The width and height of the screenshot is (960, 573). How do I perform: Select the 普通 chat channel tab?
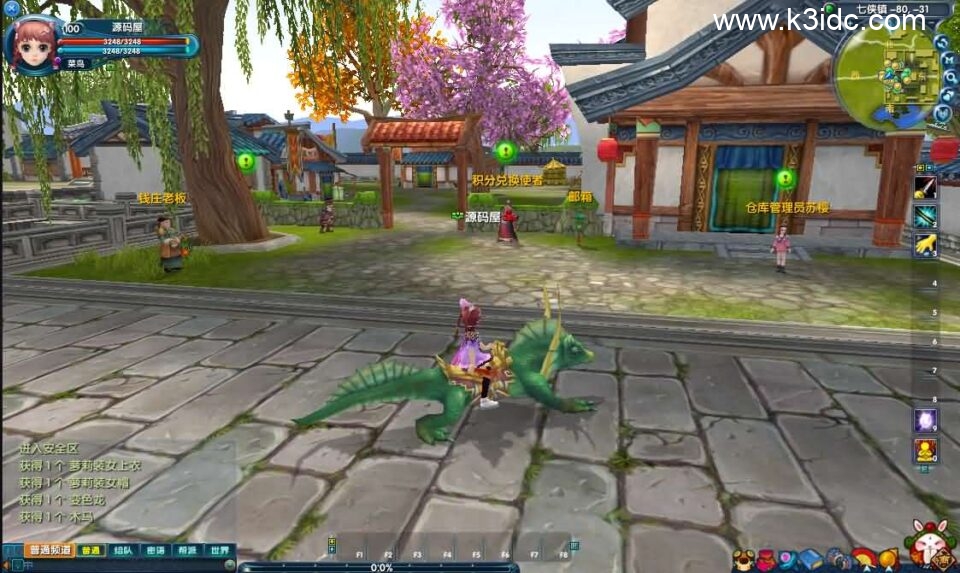pyautogui.click(x=91, y=550)
